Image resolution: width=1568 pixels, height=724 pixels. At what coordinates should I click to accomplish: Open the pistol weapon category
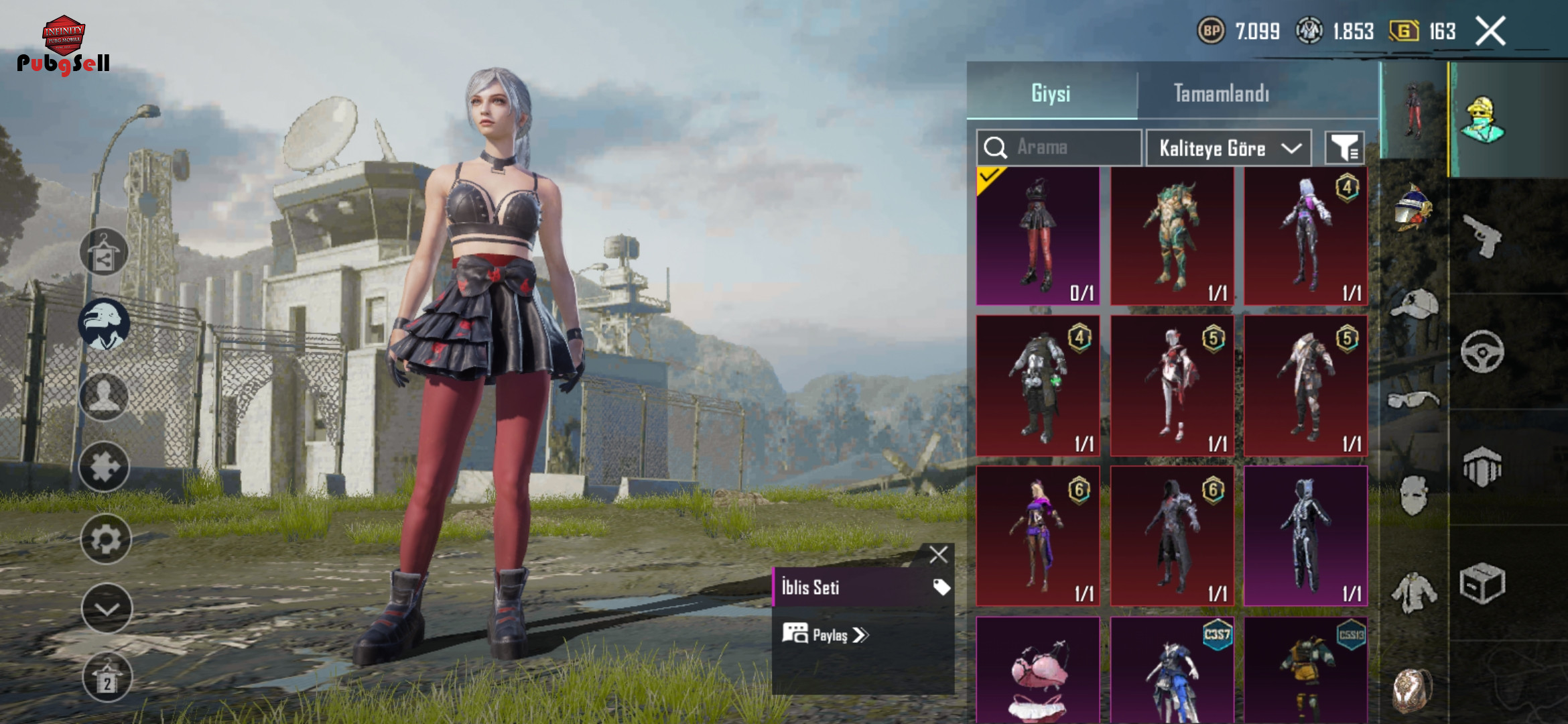click(1484, 236)
